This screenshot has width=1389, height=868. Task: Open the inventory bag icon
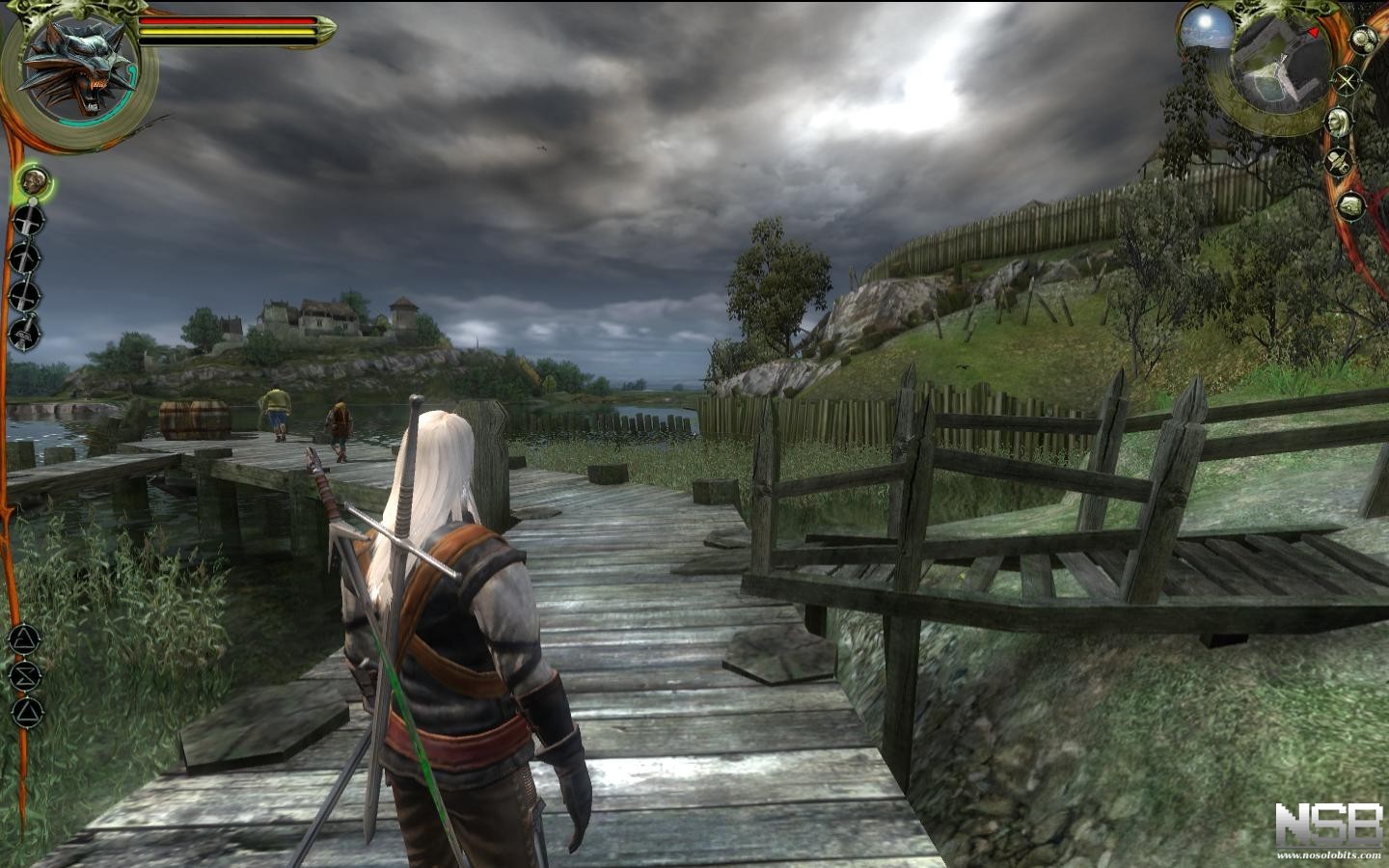click(1351, 204)
